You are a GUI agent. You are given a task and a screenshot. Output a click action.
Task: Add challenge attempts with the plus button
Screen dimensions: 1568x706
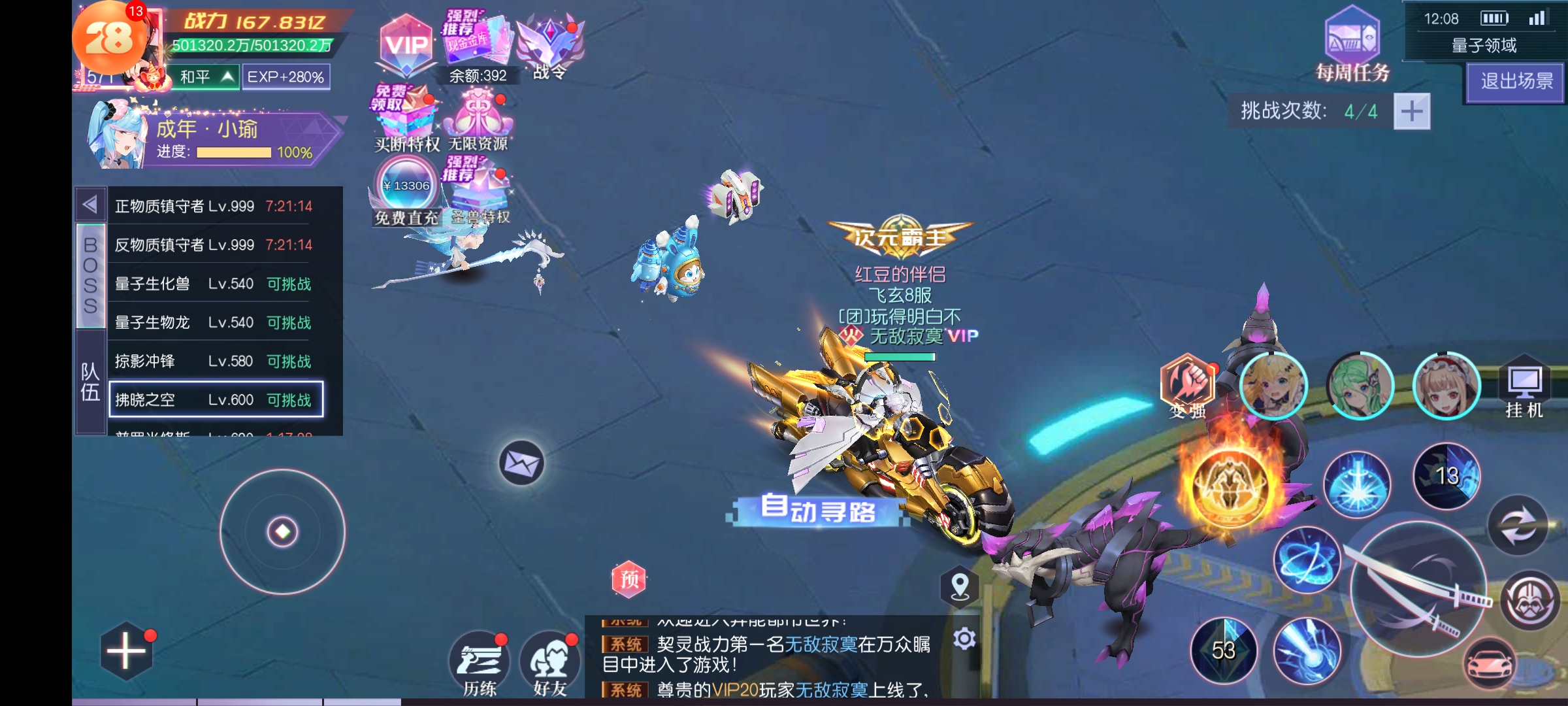pos(1411,111)
